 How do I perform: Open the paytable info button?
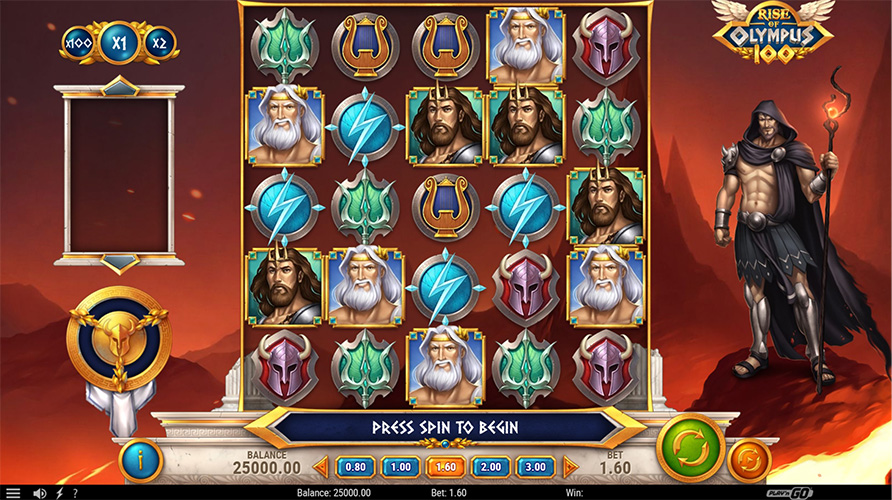140,461
